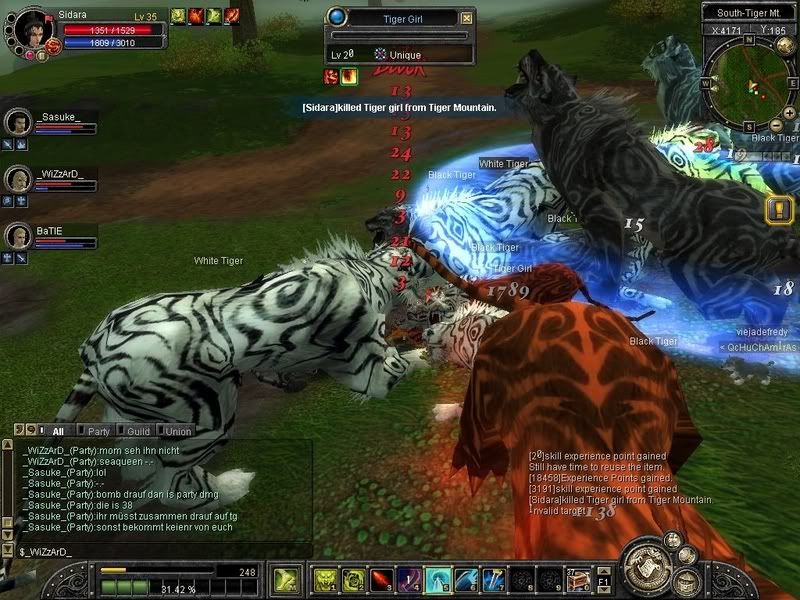
Task: Close the Tiger Girl target window
Action: click(x=466, y=17)
